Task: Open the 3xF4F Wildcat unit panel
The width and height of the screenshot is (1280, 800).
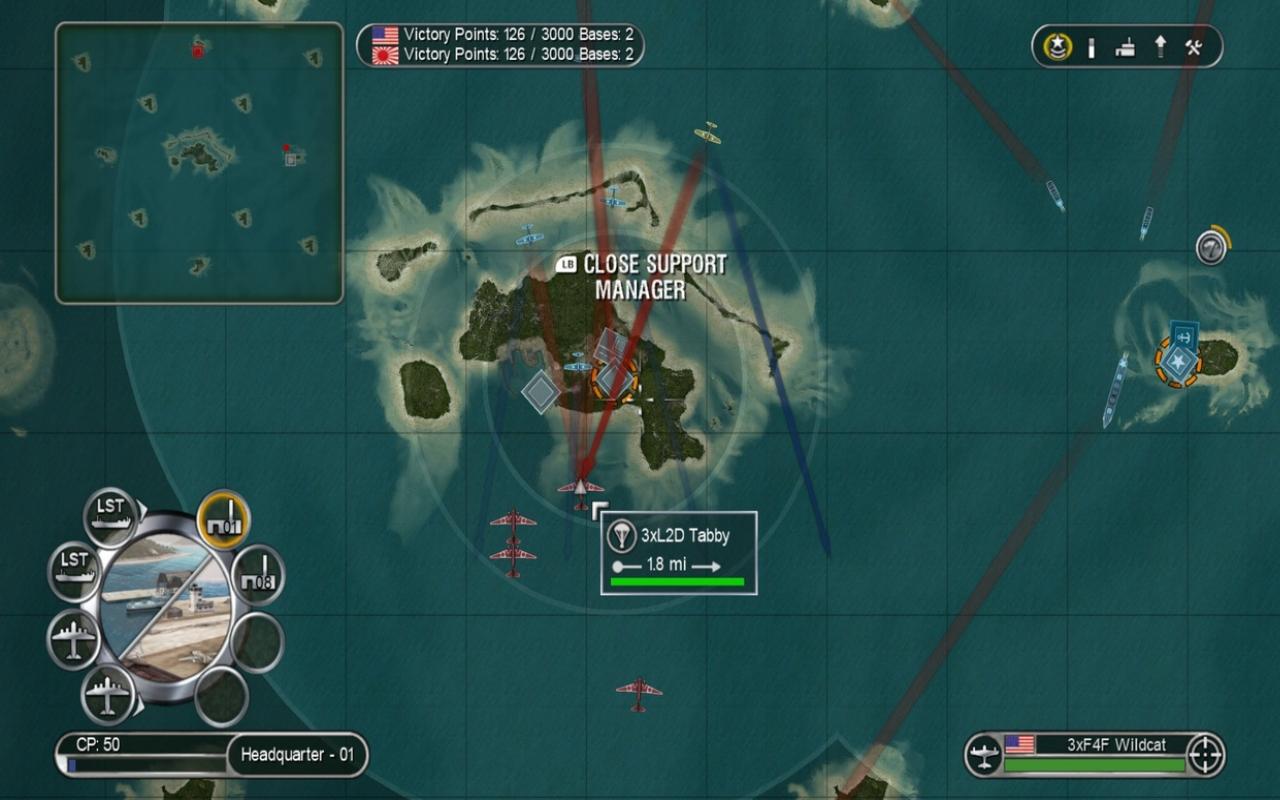Action: point(1090,752)
